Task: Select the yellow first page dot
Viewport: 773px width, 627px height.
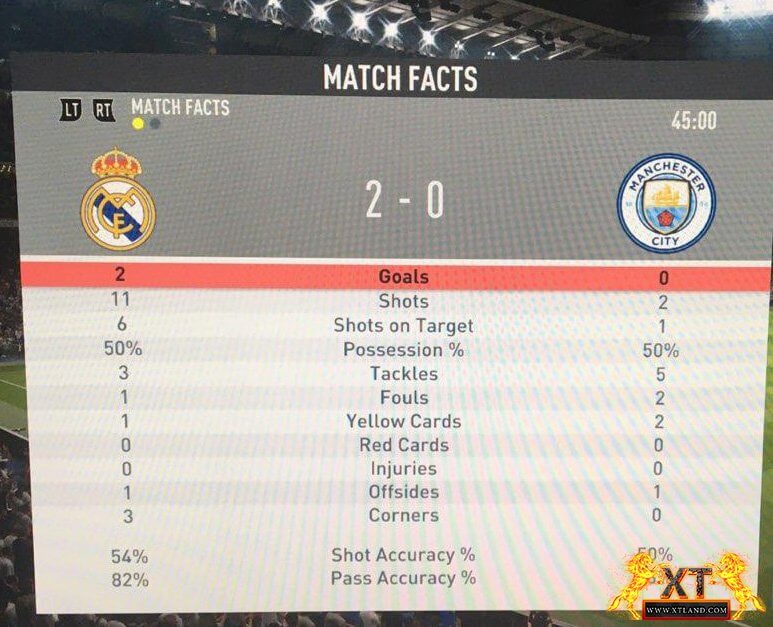Action: (138, 125)
